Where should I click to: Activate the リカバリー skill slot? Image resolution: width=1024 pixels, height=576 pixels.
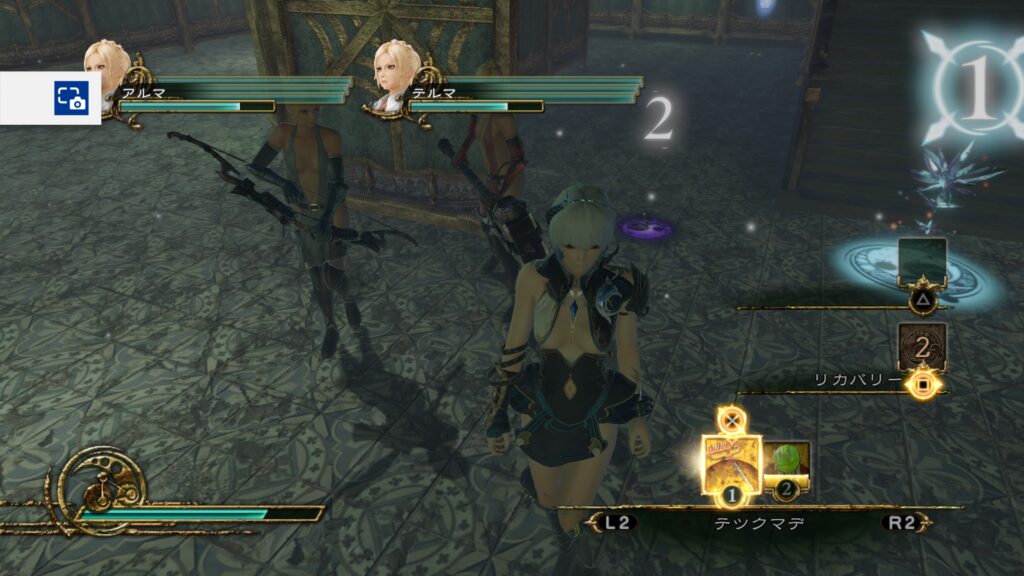(x=922, y=346)
